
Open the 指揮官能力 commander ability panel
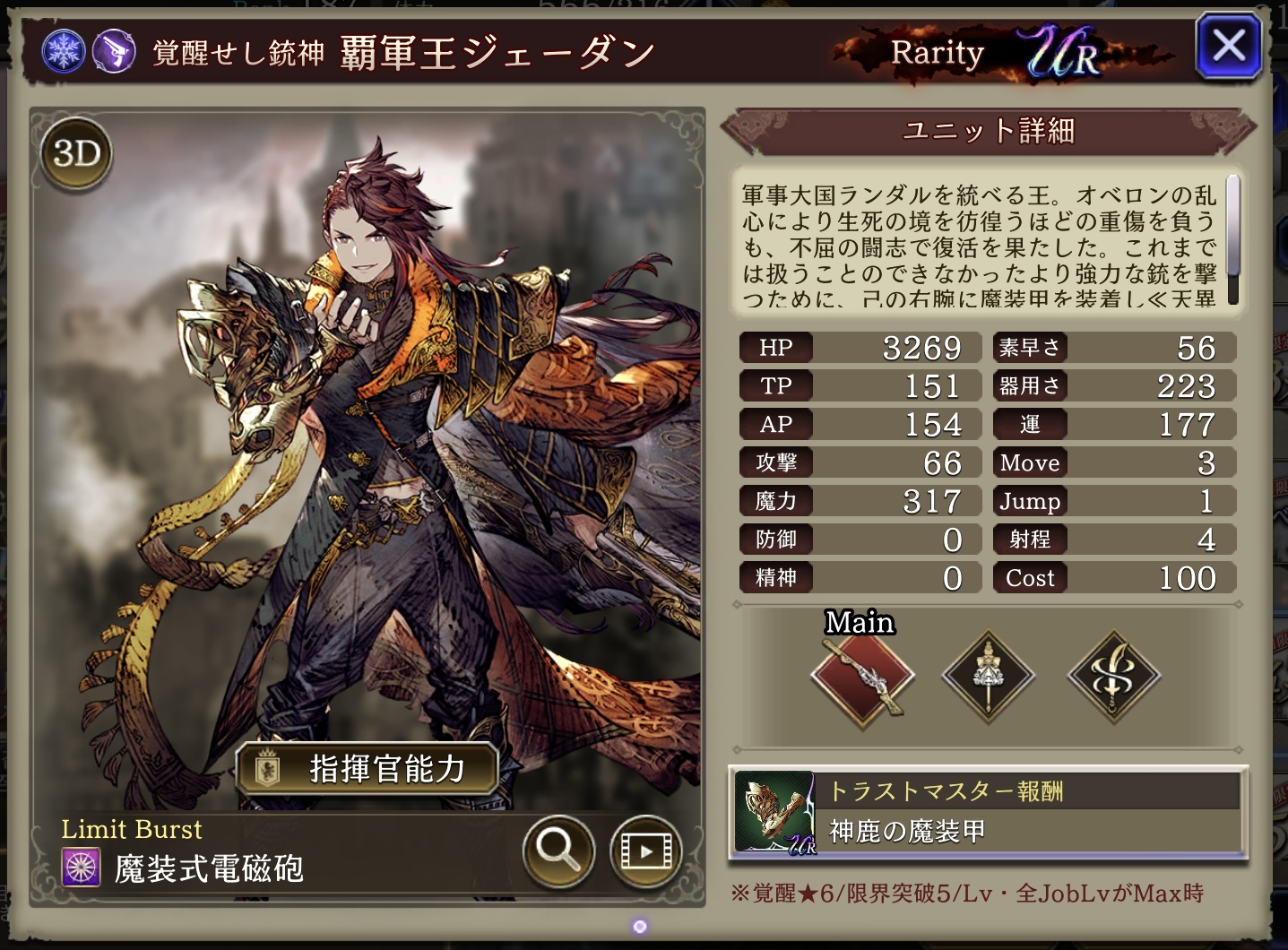(x=367, y=768)
